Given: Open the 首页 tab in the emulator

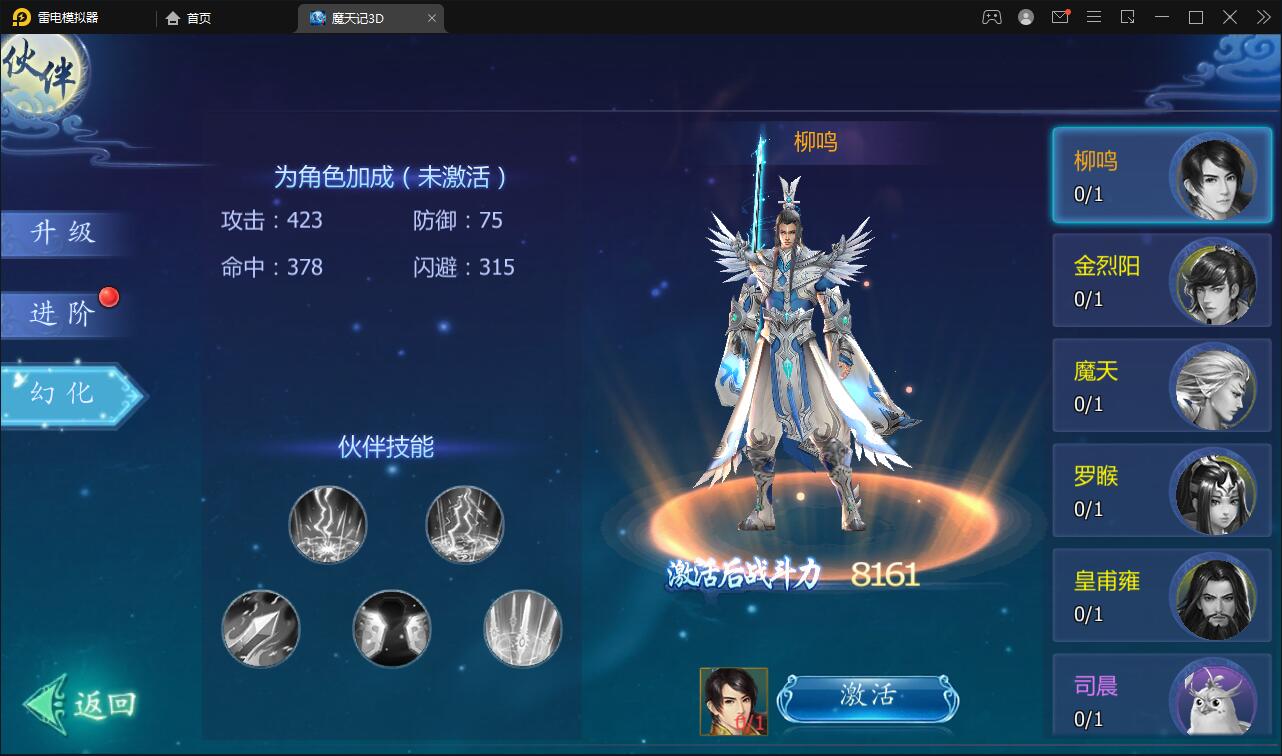Looking at the screenshot, I should coord(186,17).
